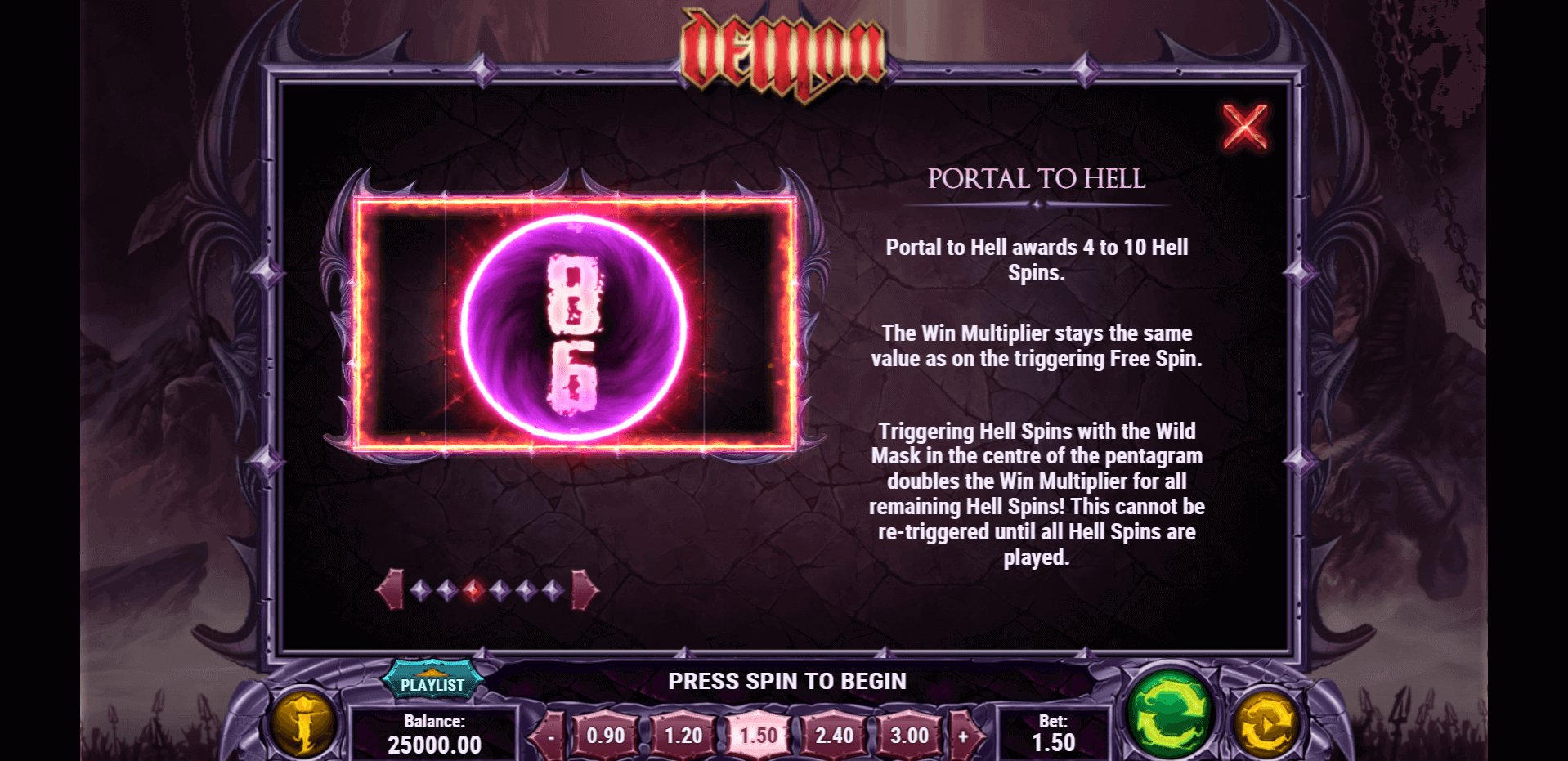Set the bet to 3.00
This screenshot has width=1568, height=761.
coord(909,736)
